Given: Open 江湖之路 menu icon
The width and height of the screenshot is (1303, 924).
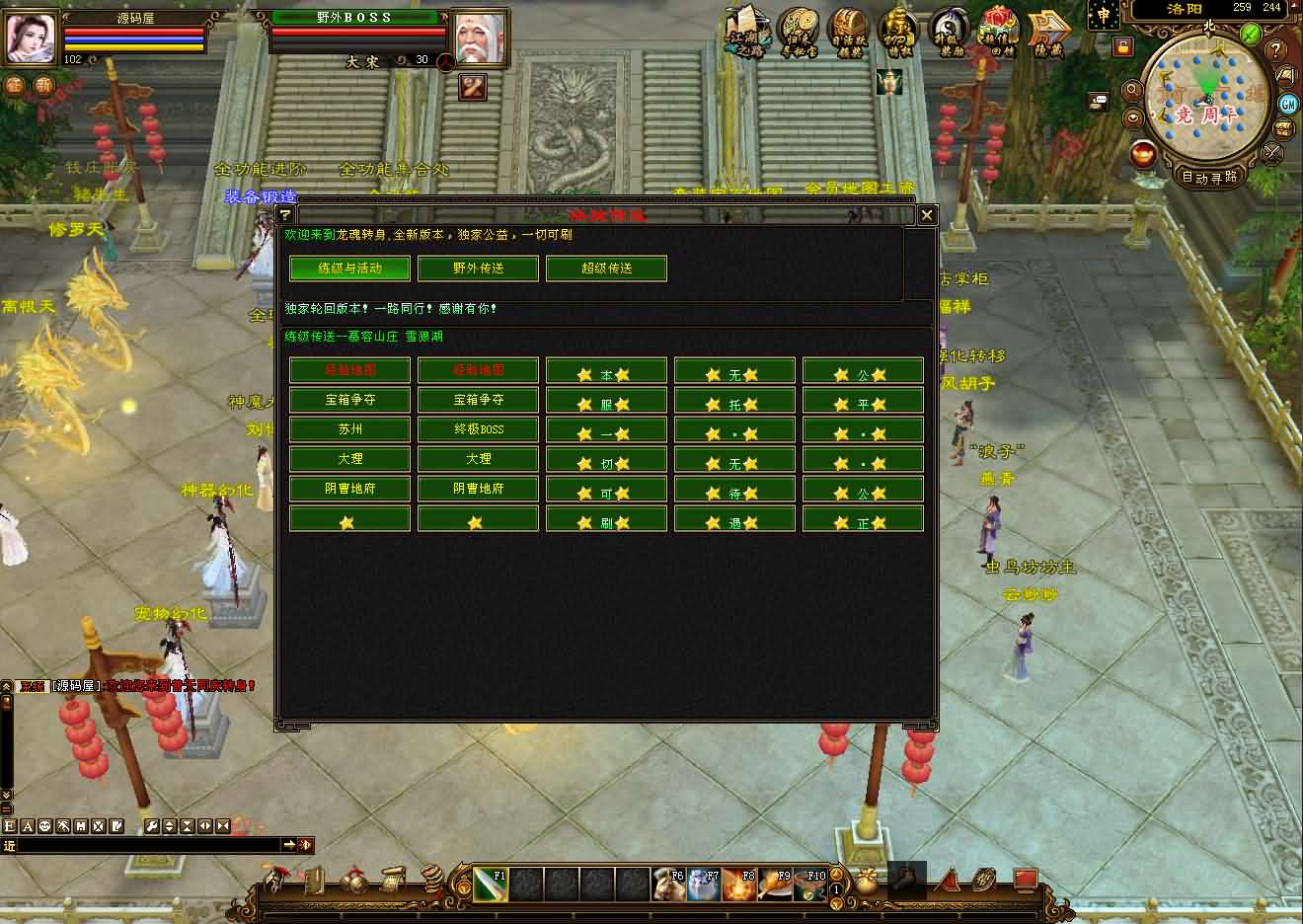Looking at the screenshot, I should pyautogui.click(x=744, y=32).
